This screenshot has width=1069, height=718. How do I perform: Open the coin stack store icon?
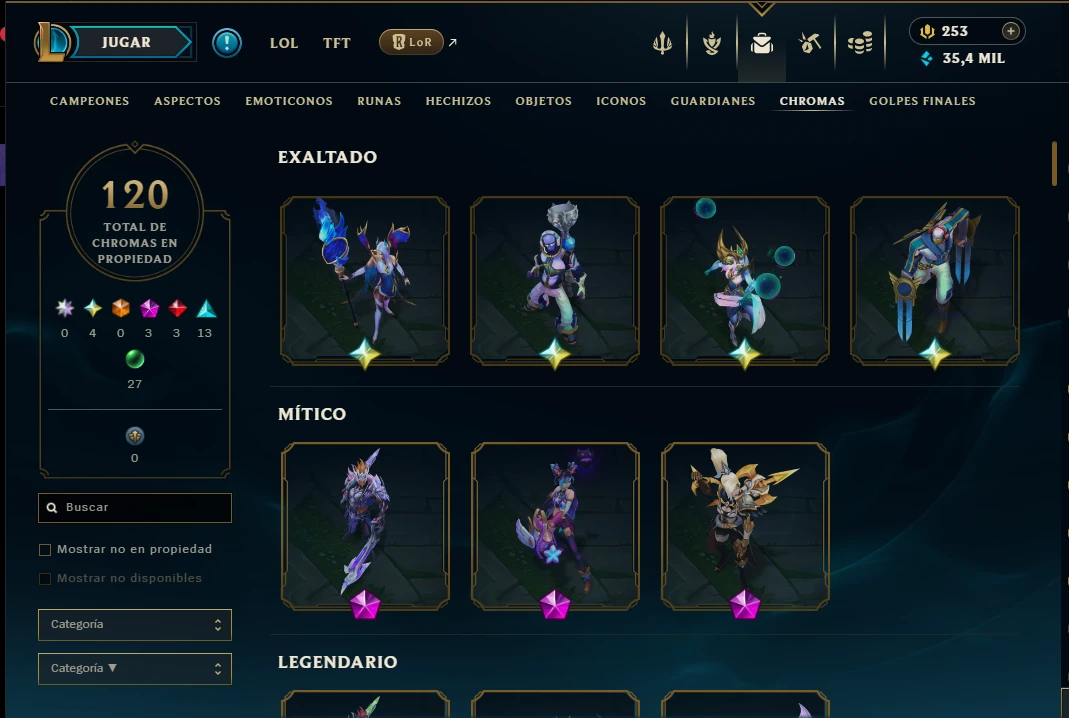860,43
